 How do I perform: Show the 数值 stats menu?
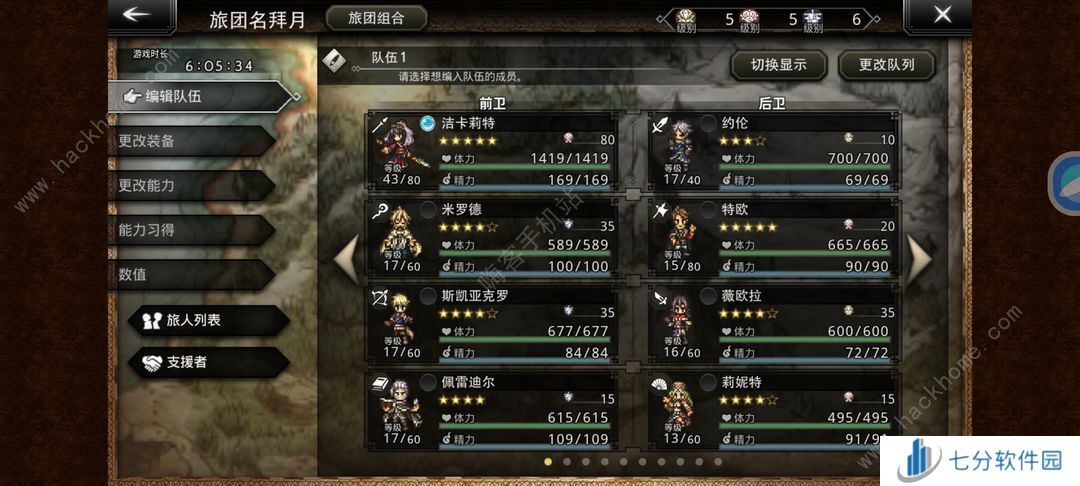point(190,274)
